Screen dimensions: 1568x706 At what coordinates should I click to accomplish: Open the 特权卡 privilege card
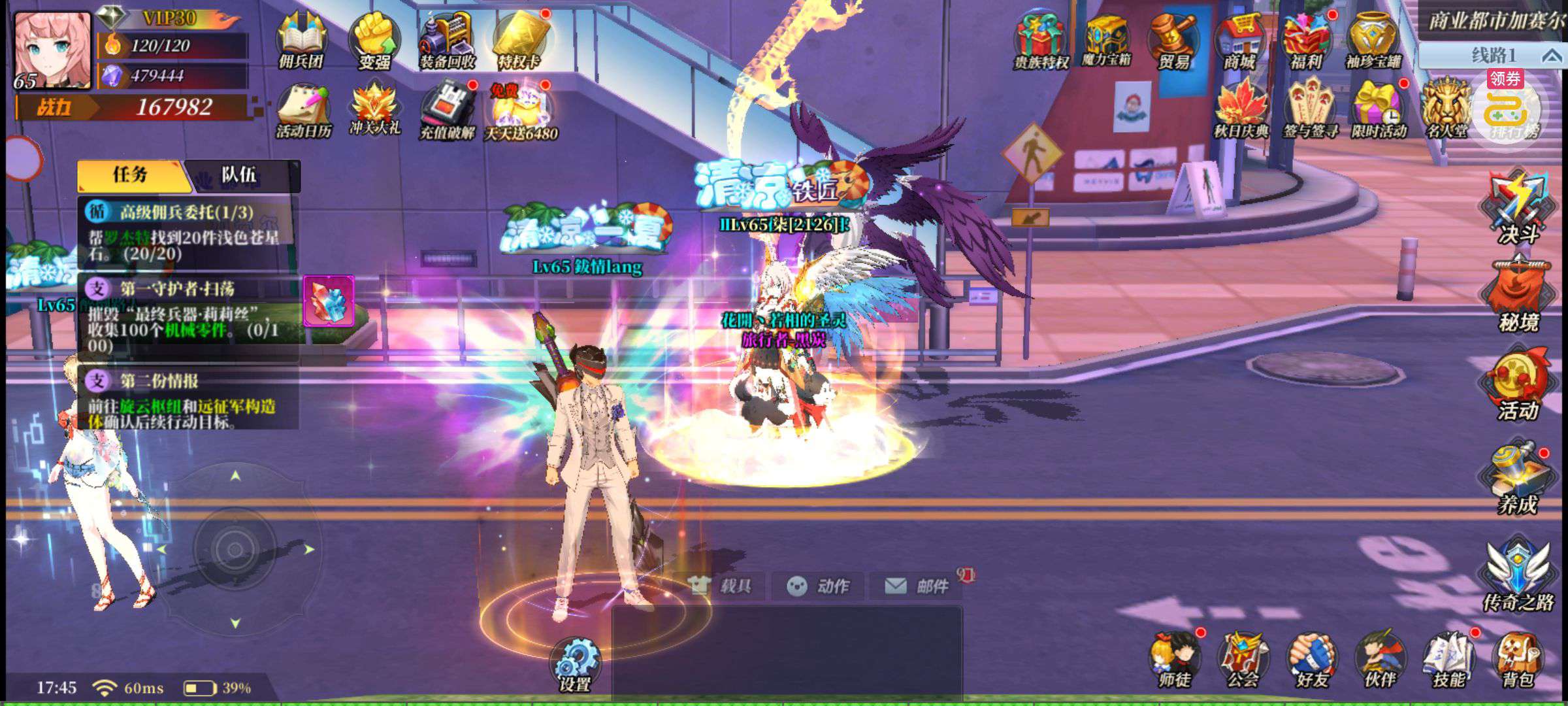pyautogui.click(x=519, y=41)
